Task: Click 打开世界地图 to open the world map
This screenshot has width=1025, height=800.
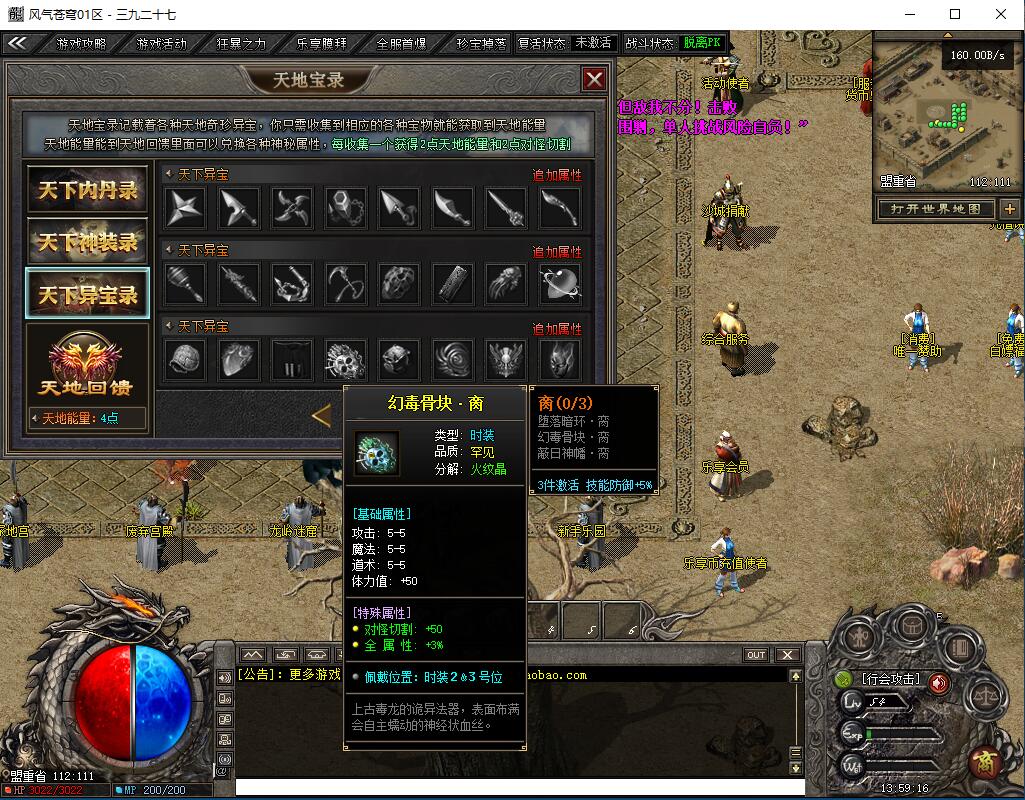Action: (x=936, y=209)
